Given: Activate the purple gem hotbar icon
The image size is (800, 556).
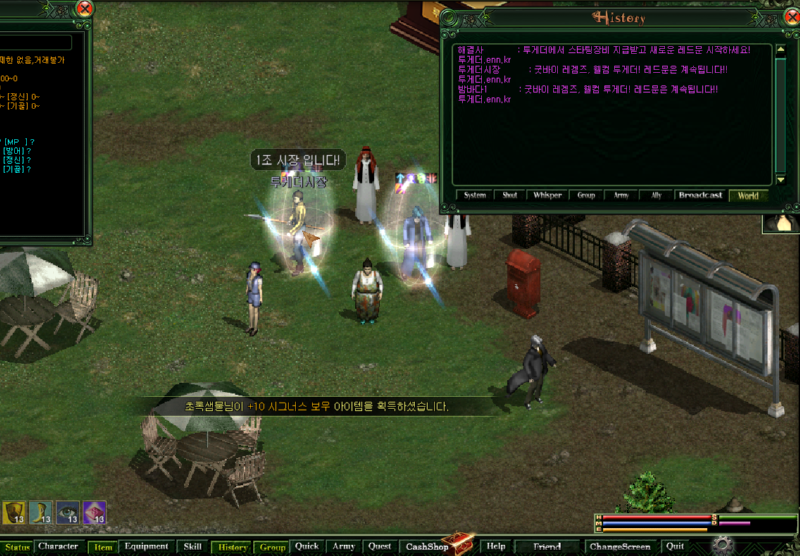Looking at the screenshot, I should click(95, 513).
